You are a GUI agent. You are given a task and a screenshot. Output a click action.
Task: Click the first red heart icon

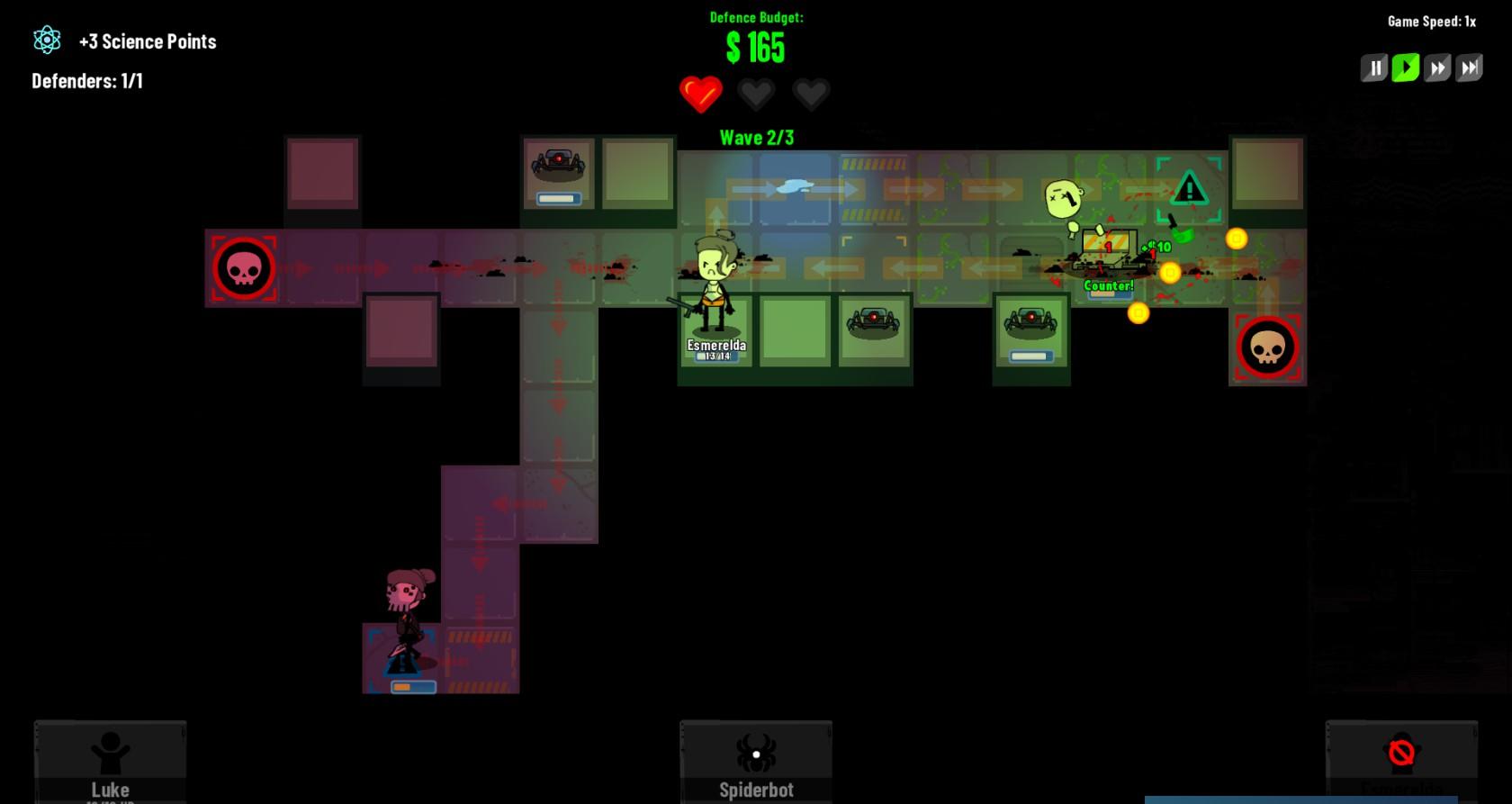click(x=700, y=93)
